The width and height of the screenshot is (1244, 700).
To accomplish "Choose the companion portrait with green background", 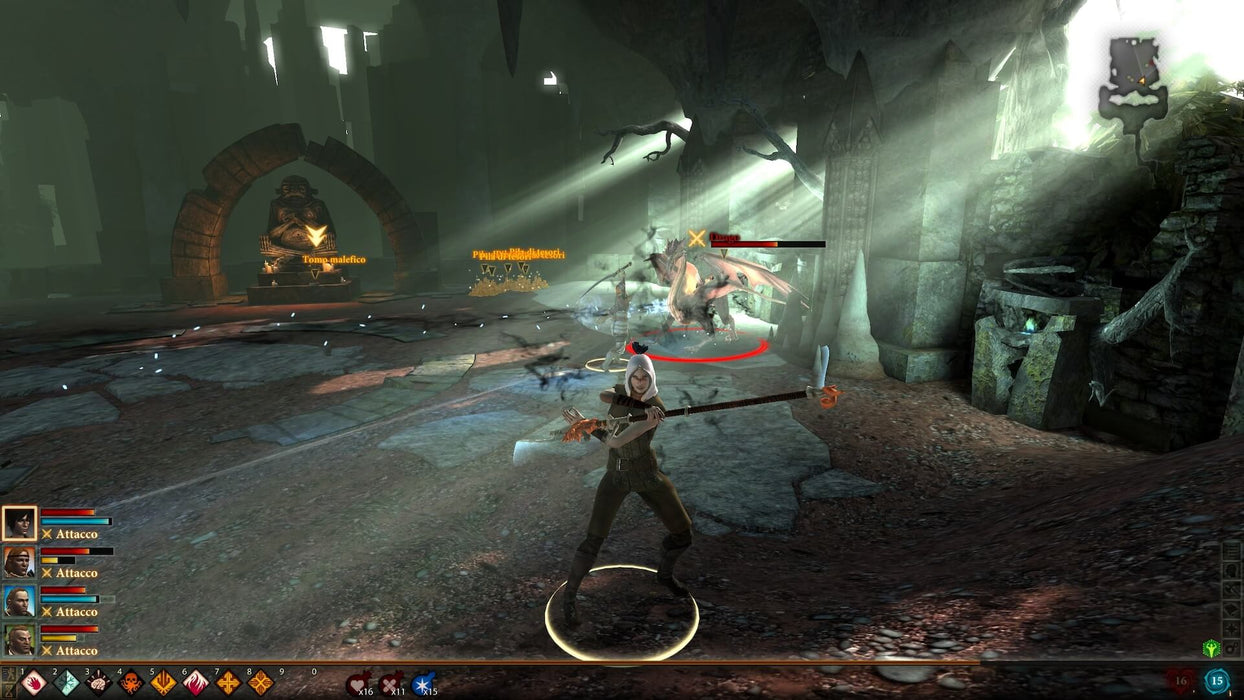I will [x=19, y=640].
